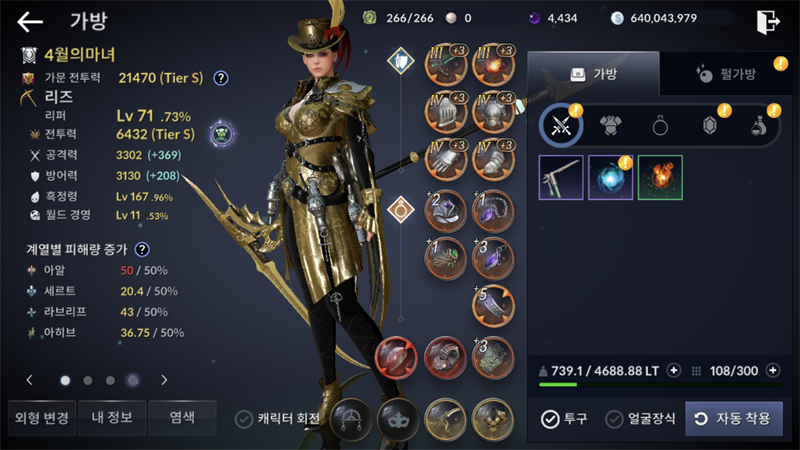Select the 가방 tab
The height and width of the screenshot is (450, 800).
click(593, 74)
